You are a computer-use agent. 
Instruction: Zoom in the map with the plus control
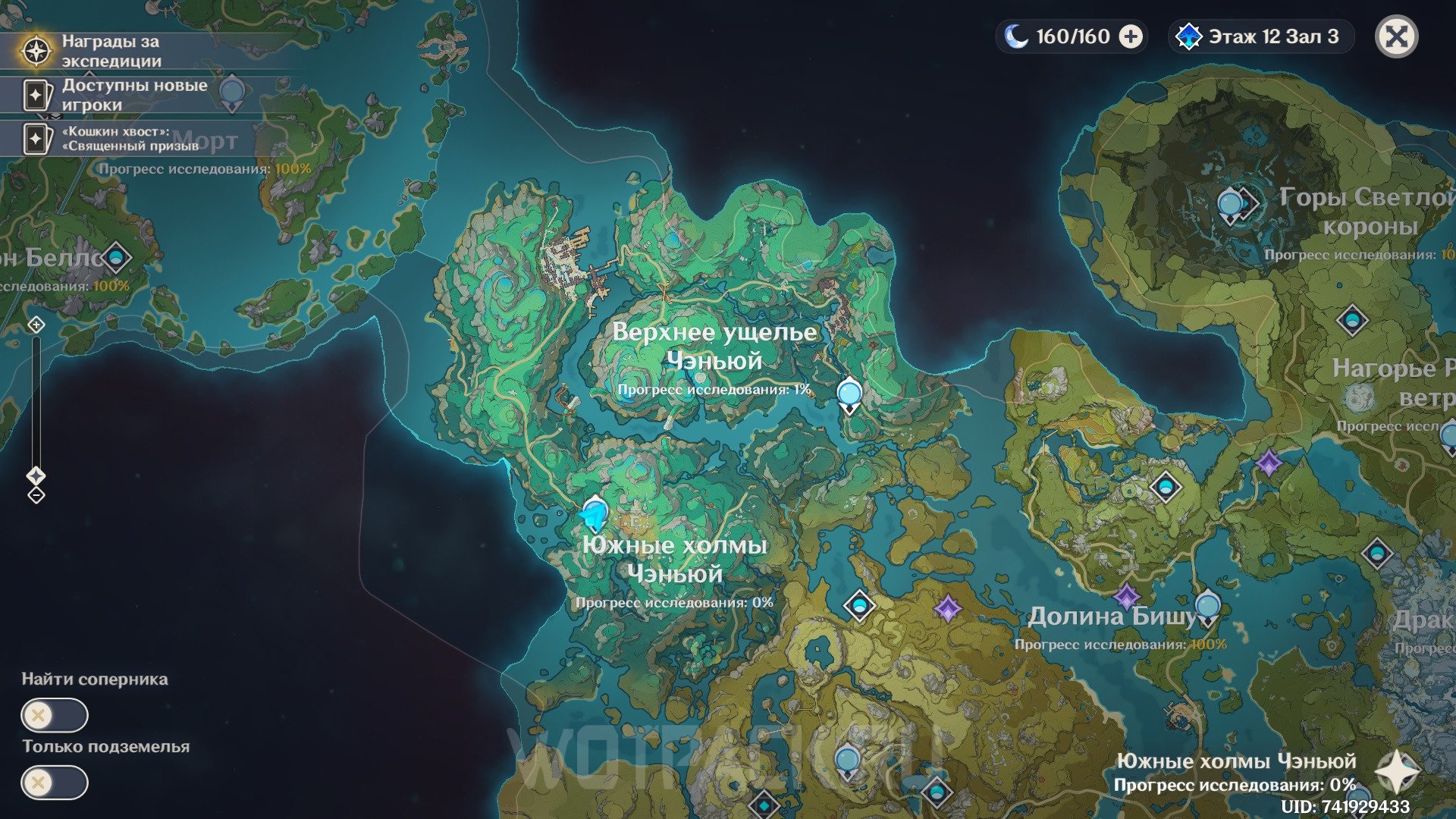pyautogui.click(x=36, y=325)
